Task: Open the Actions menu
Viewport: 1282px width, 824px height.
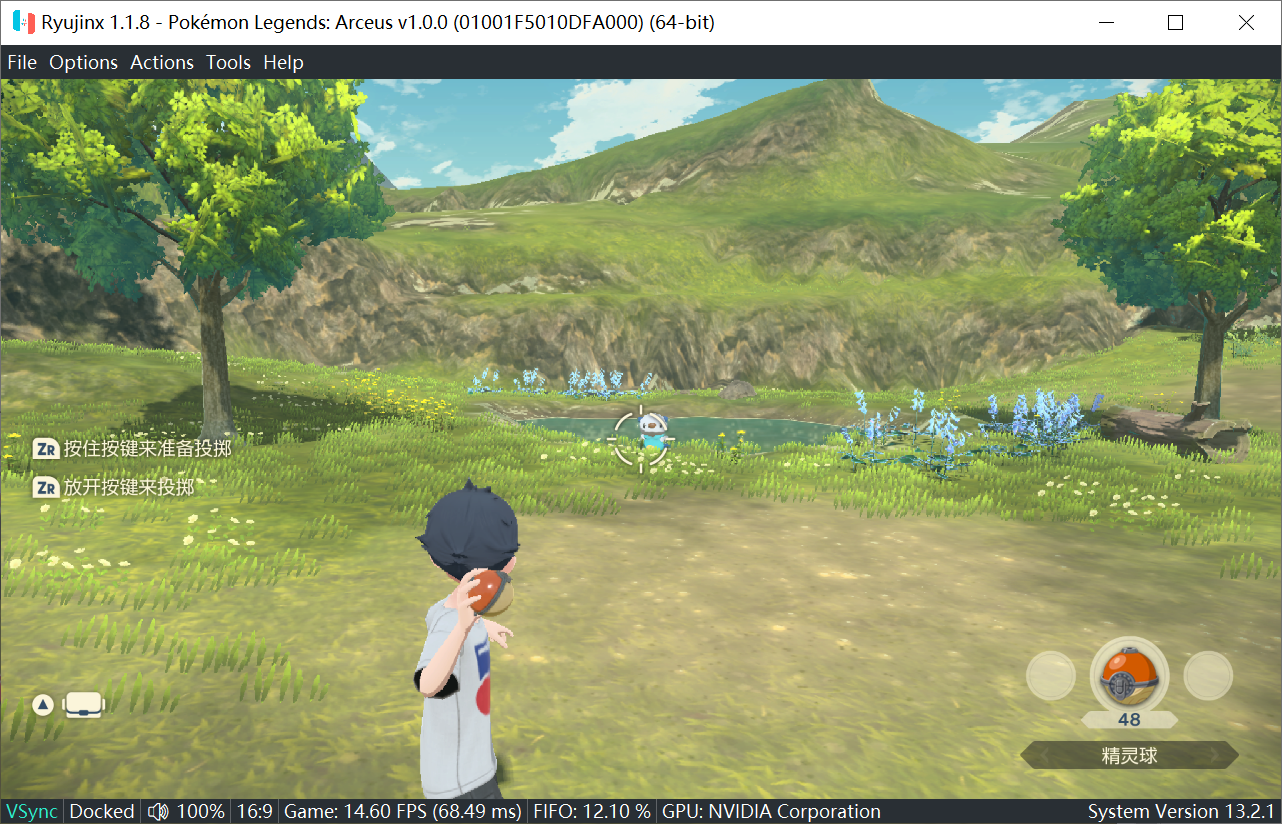Action: click(162, 62)
